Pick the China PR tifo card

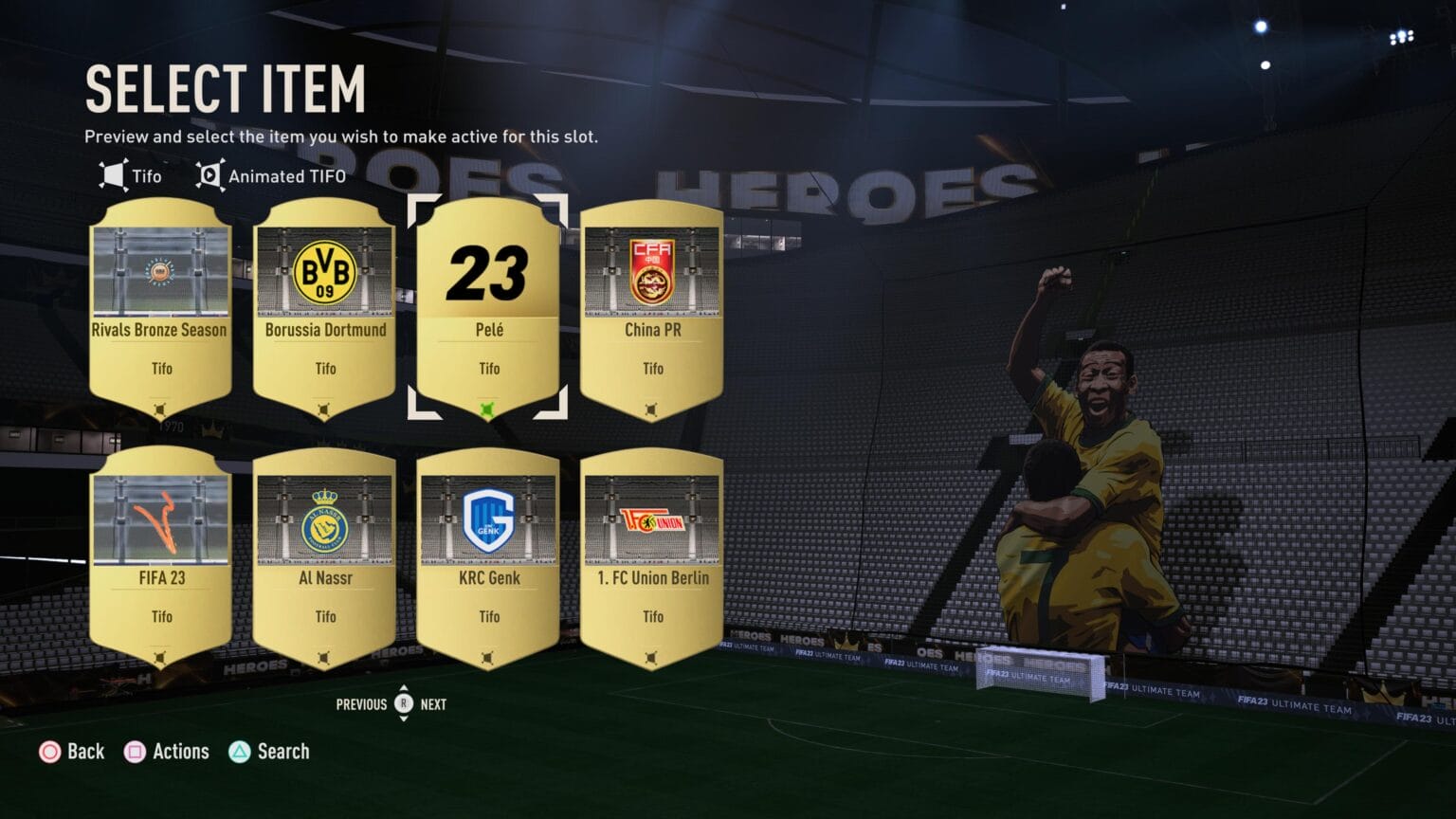(x=652, y=310)
